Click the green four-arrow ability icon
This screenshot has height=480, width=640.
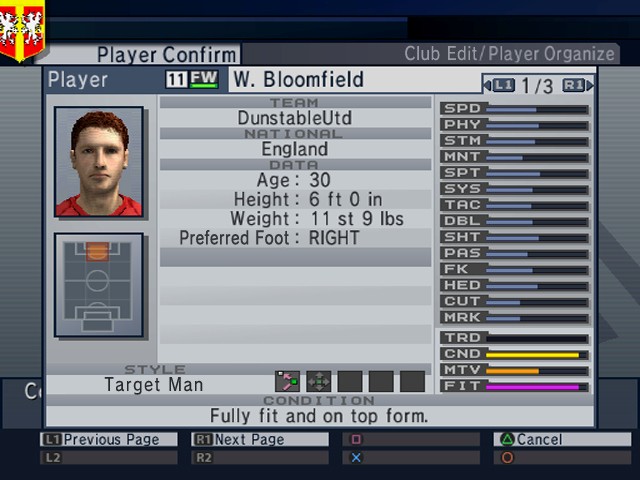[x=319, y=381]
